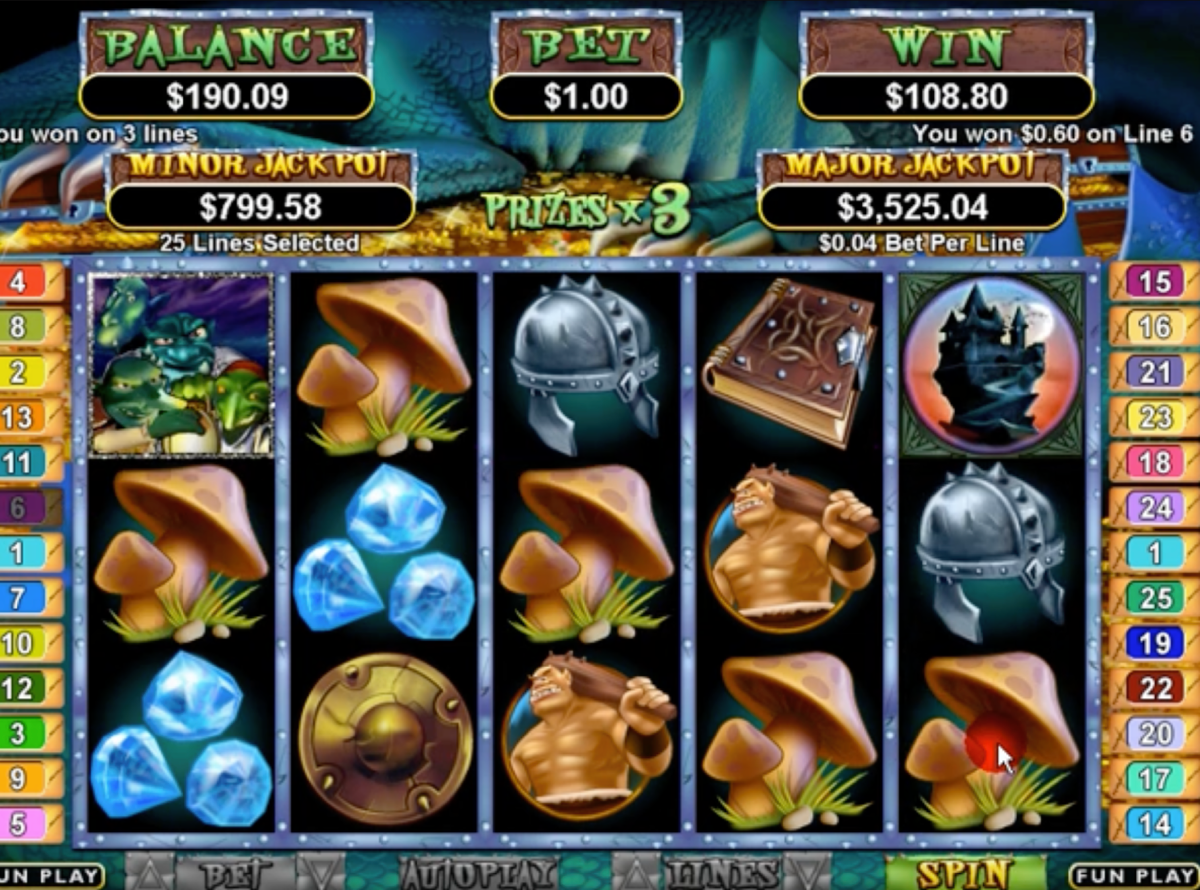Show payline 19 marker
Screen dimensions: 1200x890
coord(1153,643)
